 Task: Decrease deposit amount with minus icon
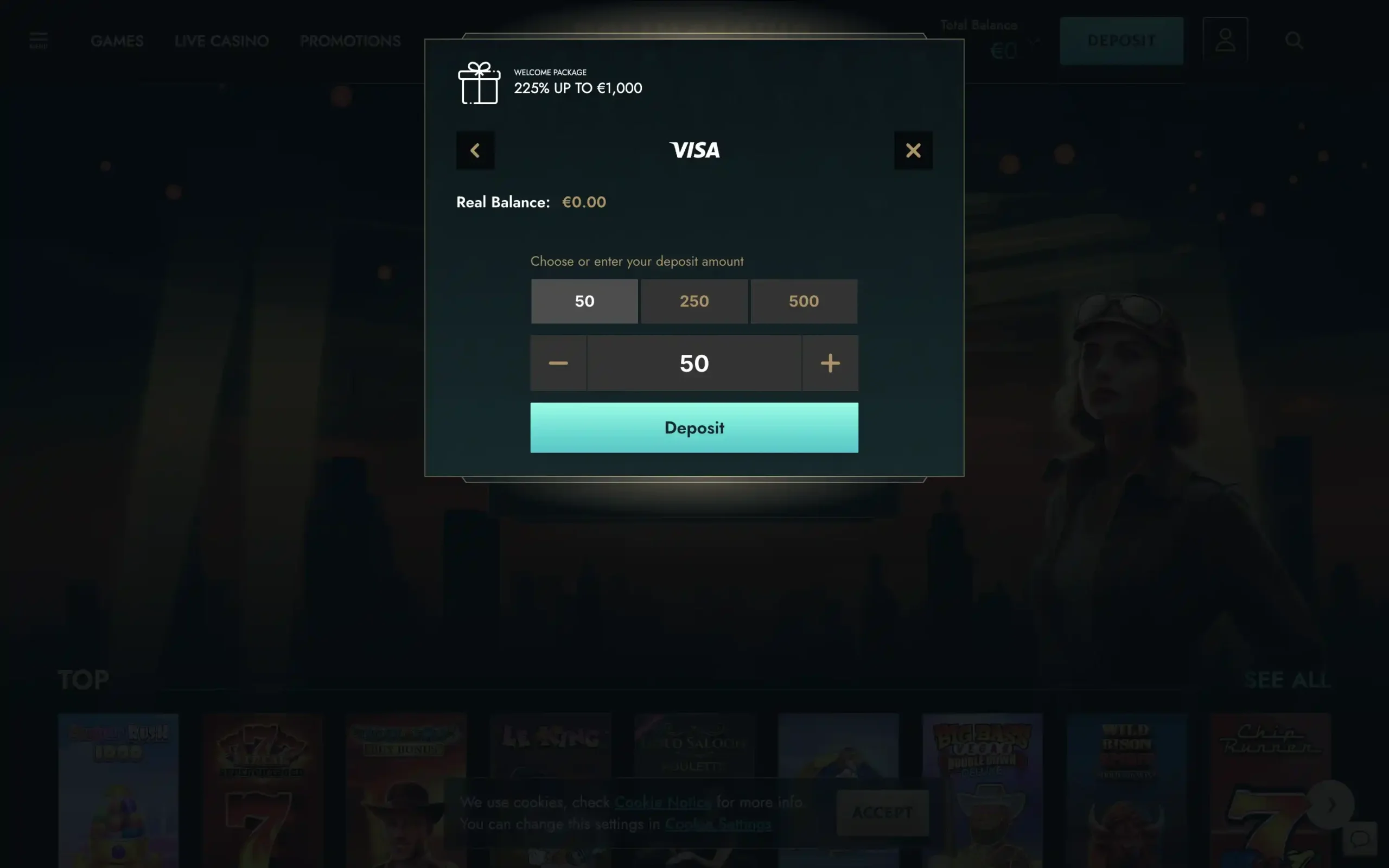[x=558, y=363]
